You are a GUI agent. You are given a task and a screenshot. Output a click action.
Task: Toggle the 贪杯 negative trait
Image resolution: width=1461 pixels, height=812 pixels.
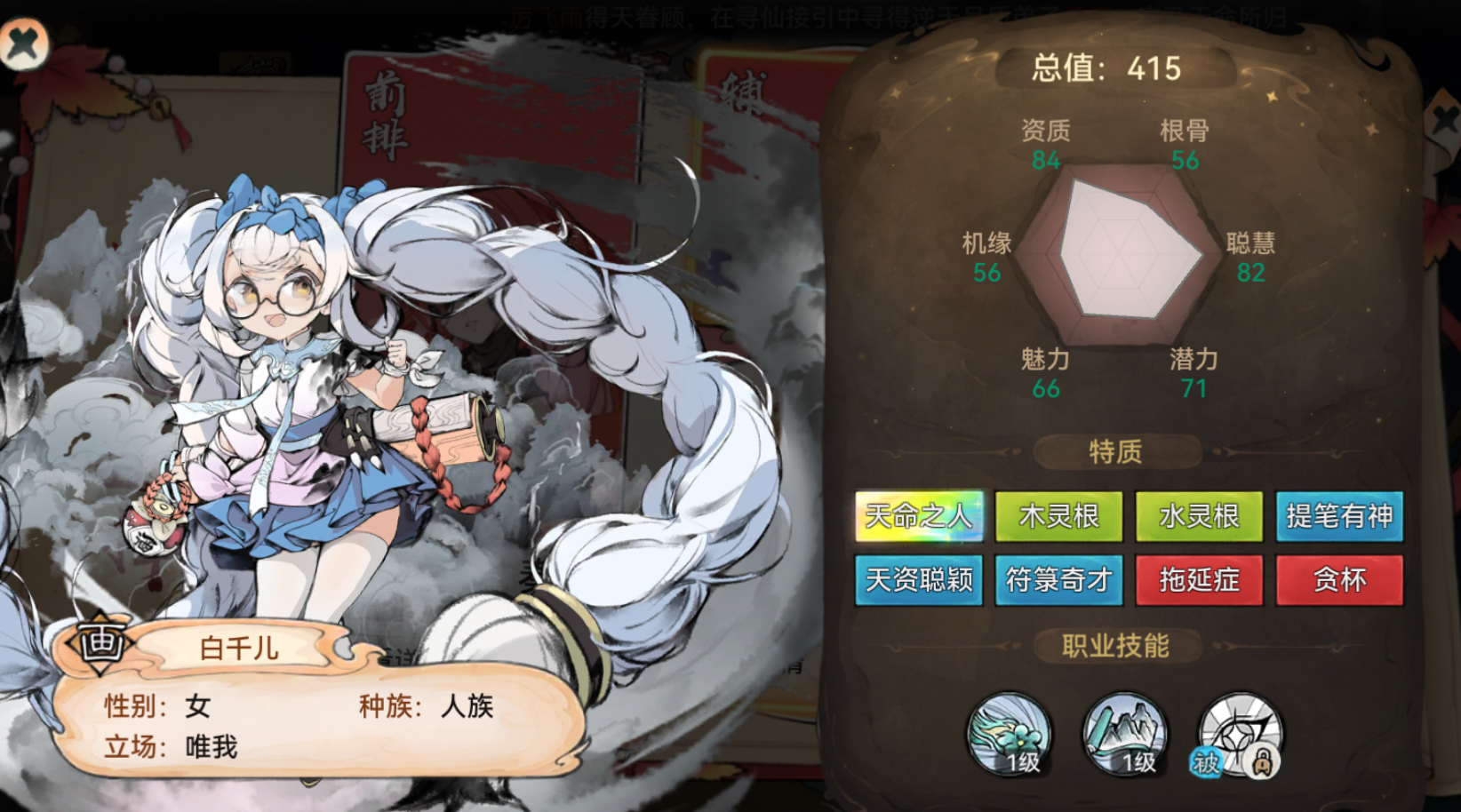1338,579
